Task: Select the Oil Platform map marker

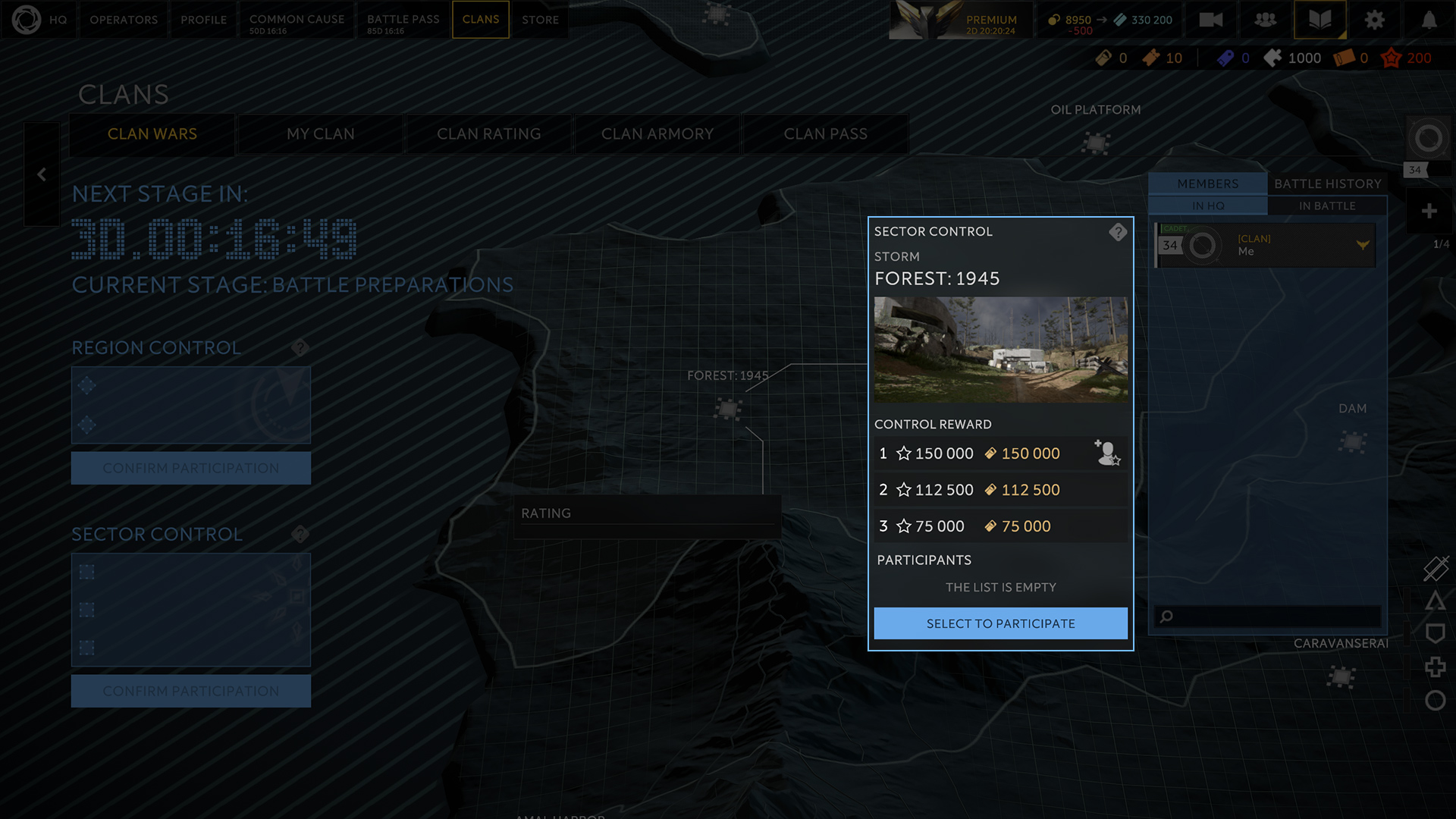Action: [x=1096, y=143]
